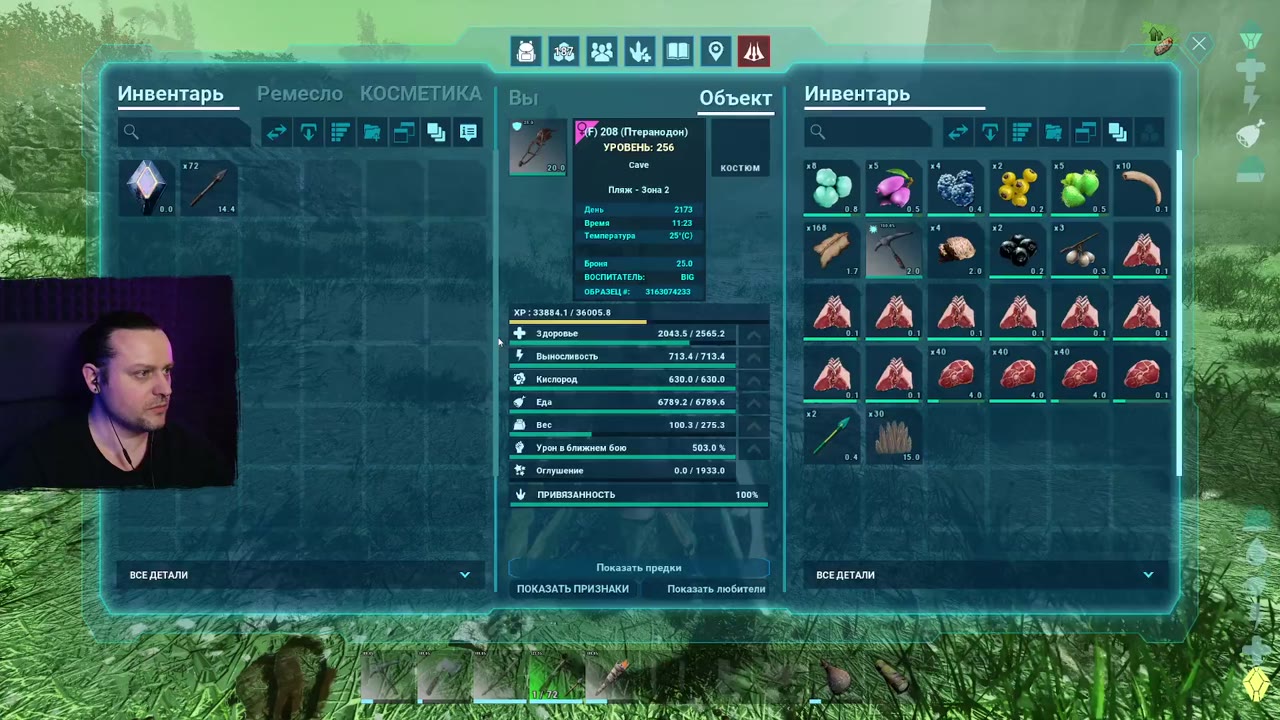Click Показать любители

716,589
